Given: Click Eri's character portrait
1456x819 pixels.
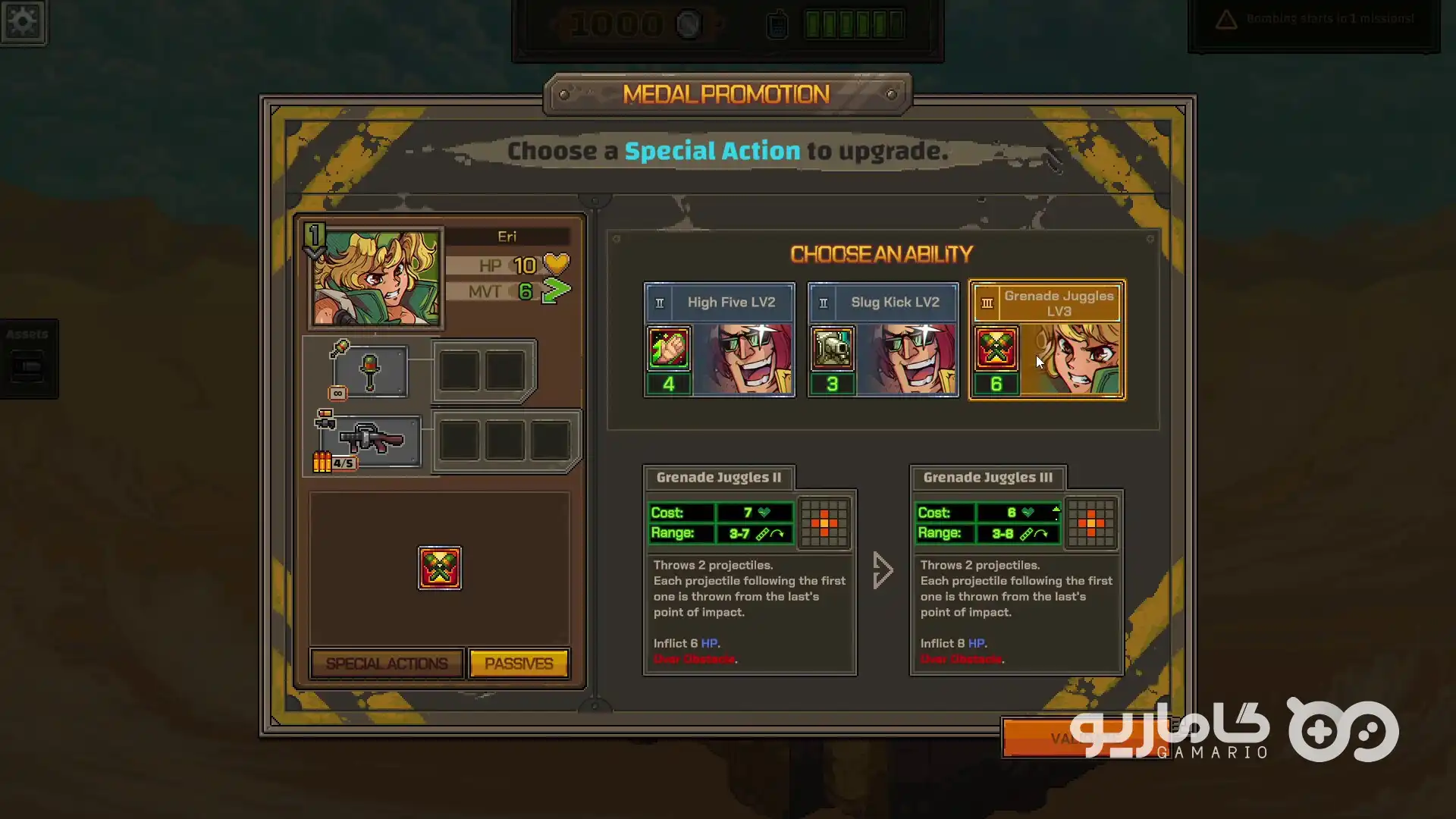Looking at the screenshot, I should [x=377, y=278].
